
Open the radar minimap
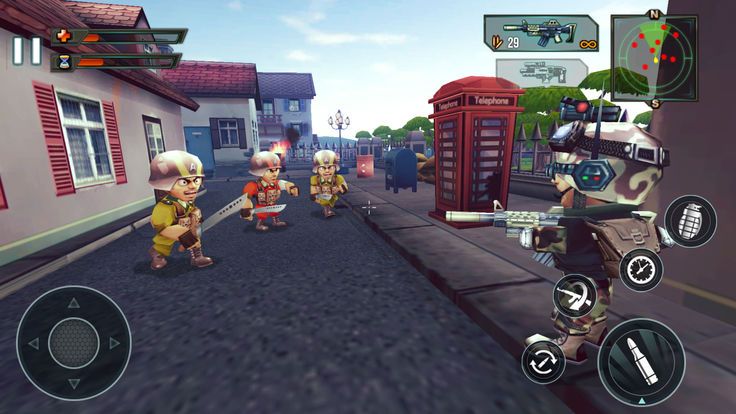point(653,57)
